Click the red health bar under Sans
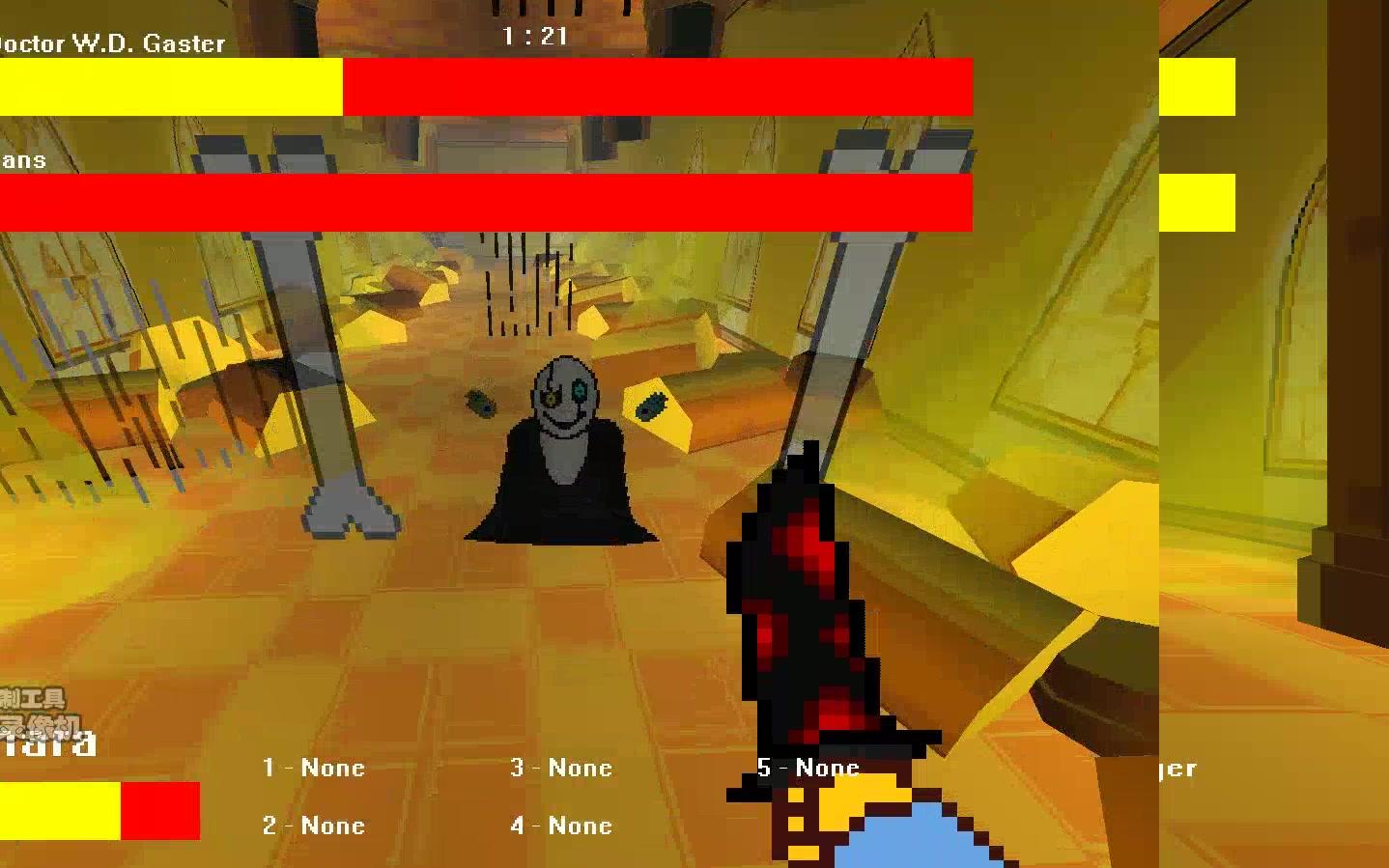The image size is (1389, 868). 483,203
